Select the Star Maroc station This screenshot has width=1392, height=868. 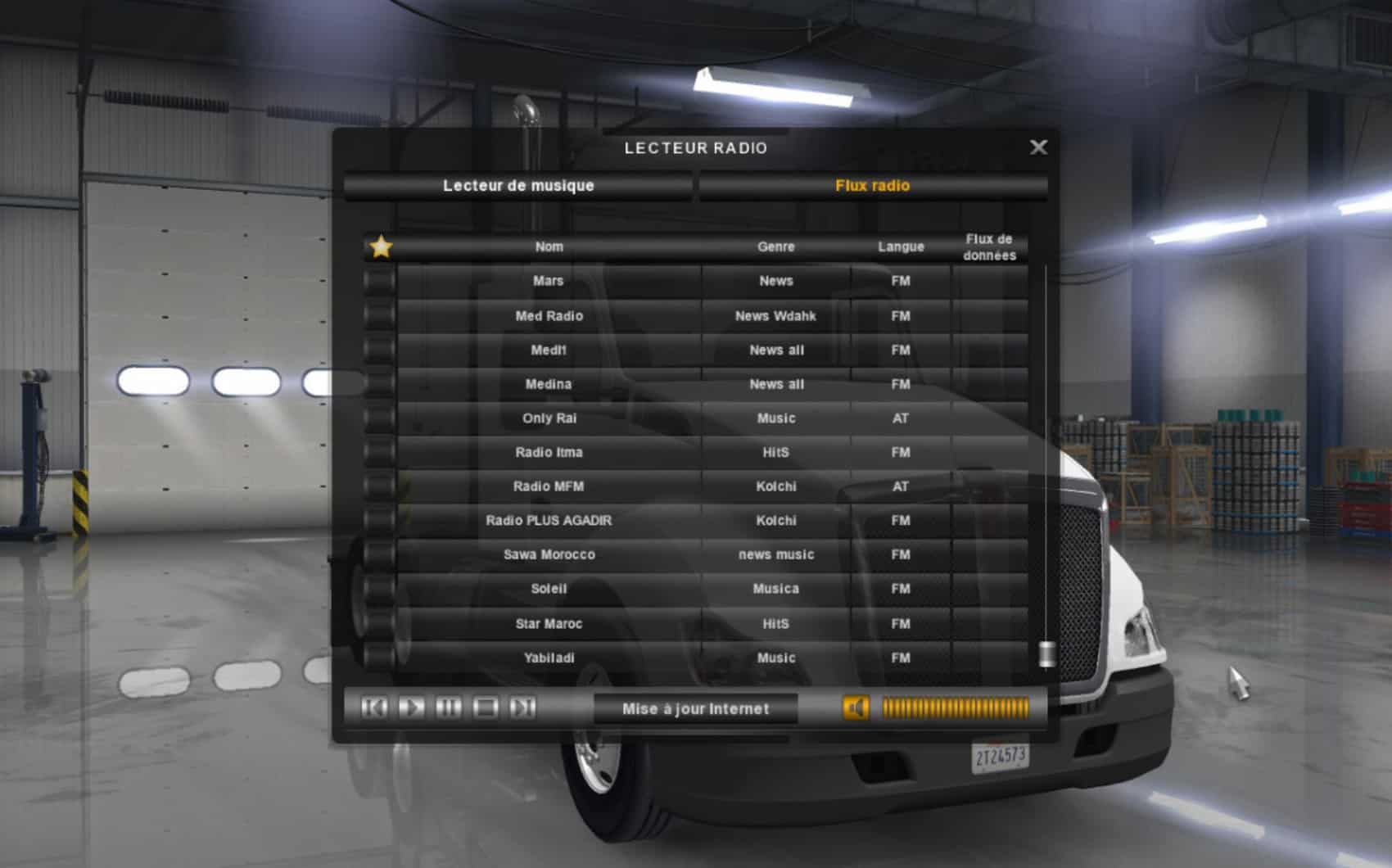(549, 624)
